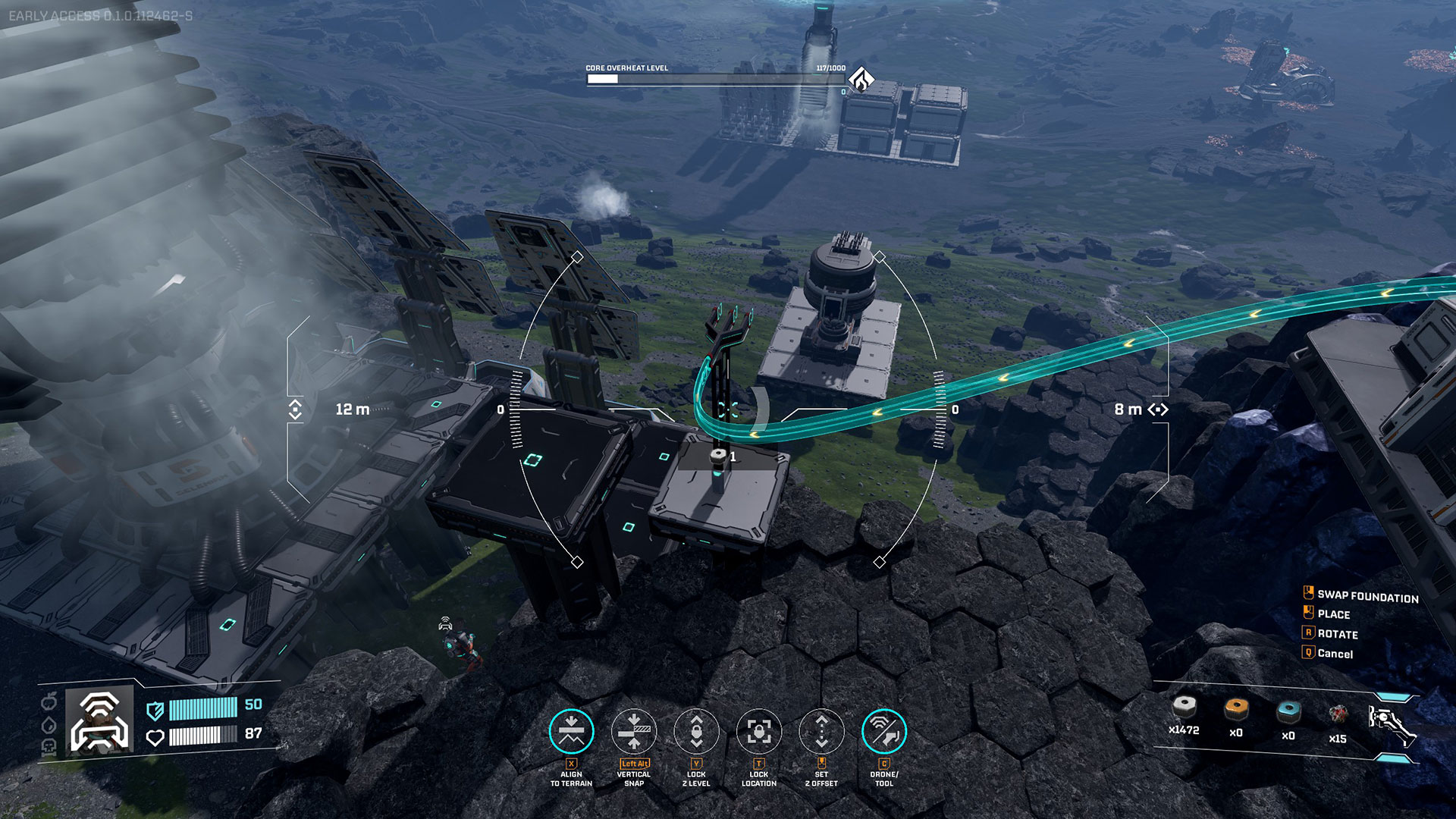Turn on Lock Location placement
This screenshot has height=819, width=1456.
(x=759, y=731)
